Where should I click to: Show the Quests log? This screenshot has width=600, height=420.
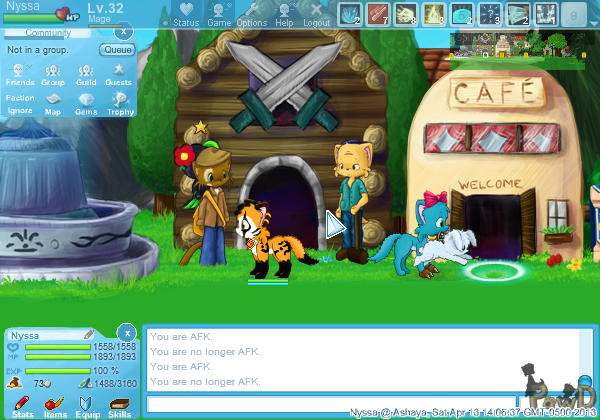point(118,74)
